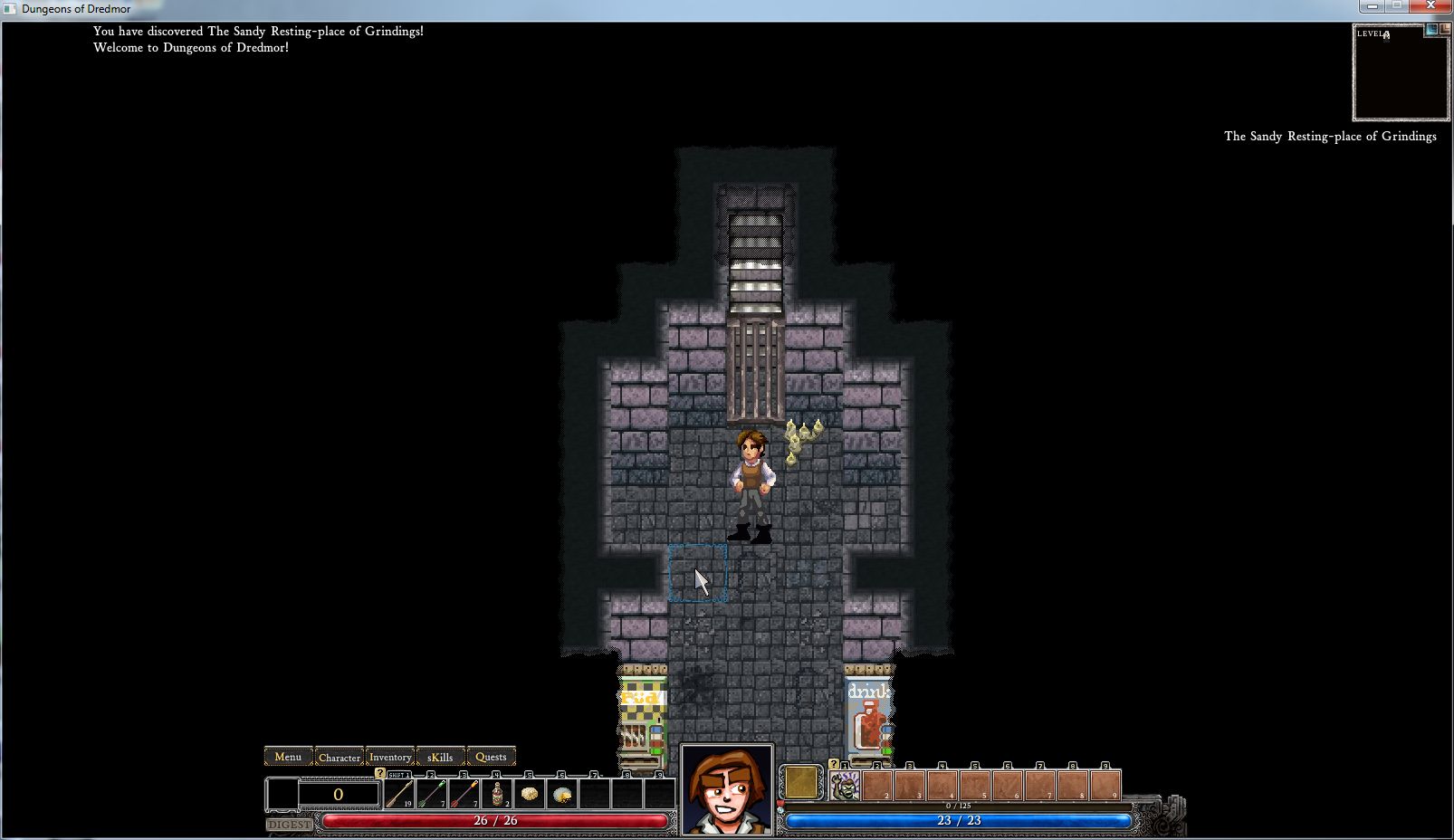
Task: Pick the cheese item in belt slot 6
Action: tap(562, 794)
